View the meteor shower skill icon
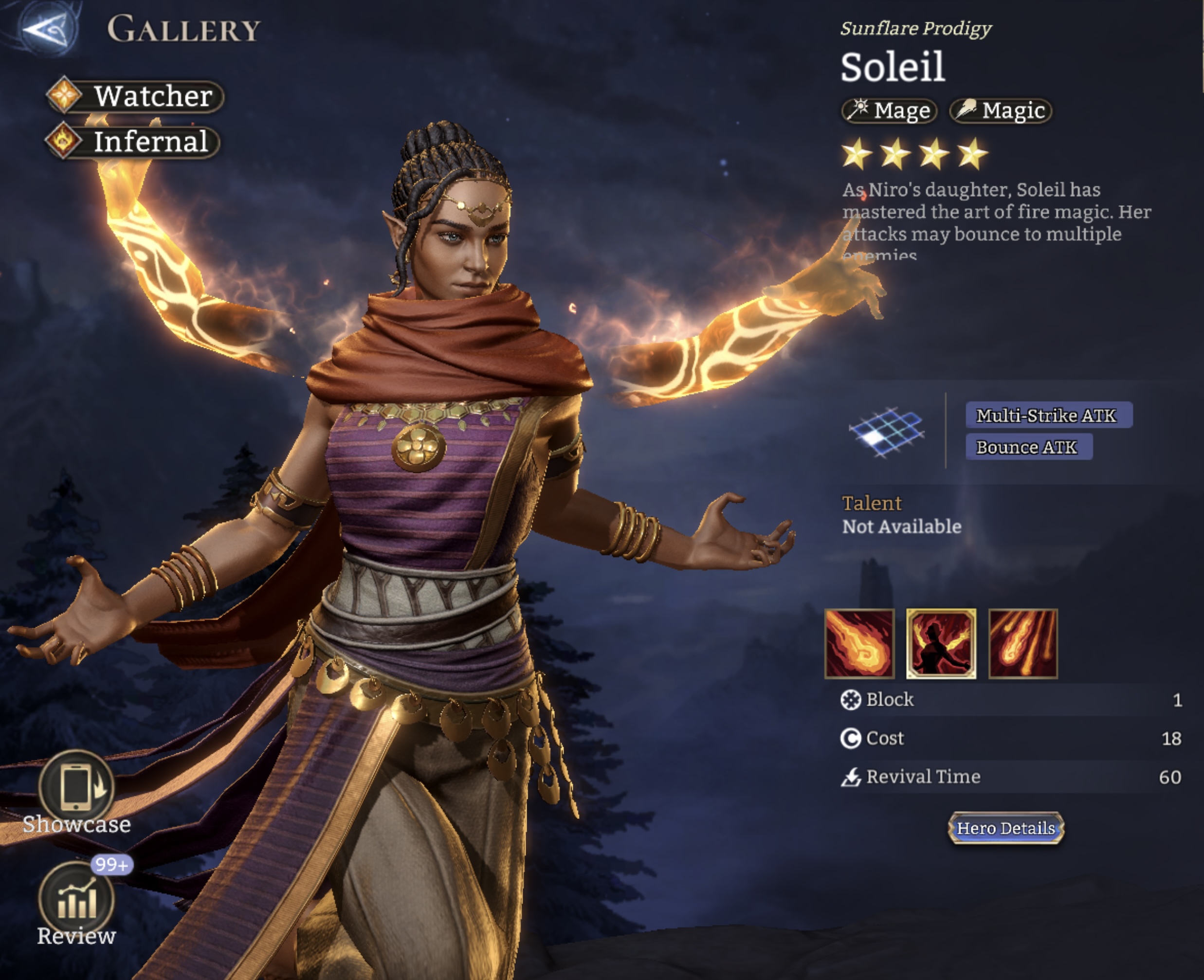Screen dimensions: 1204x980 (1023, 644)
